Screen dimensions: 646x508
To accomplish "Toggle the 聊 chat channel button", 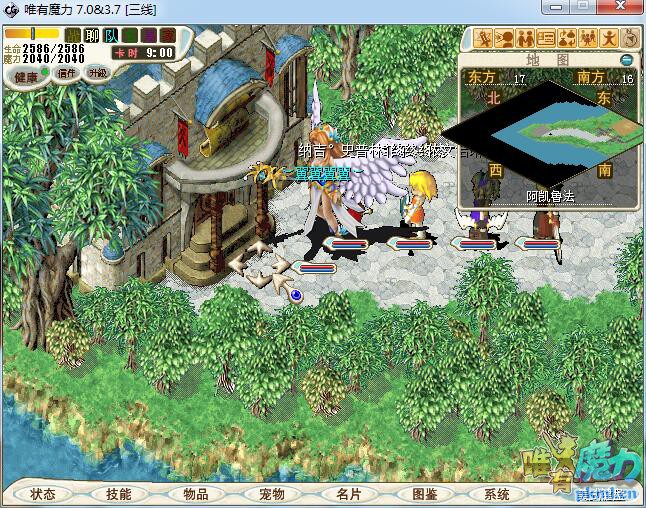I will click(93, 36).
